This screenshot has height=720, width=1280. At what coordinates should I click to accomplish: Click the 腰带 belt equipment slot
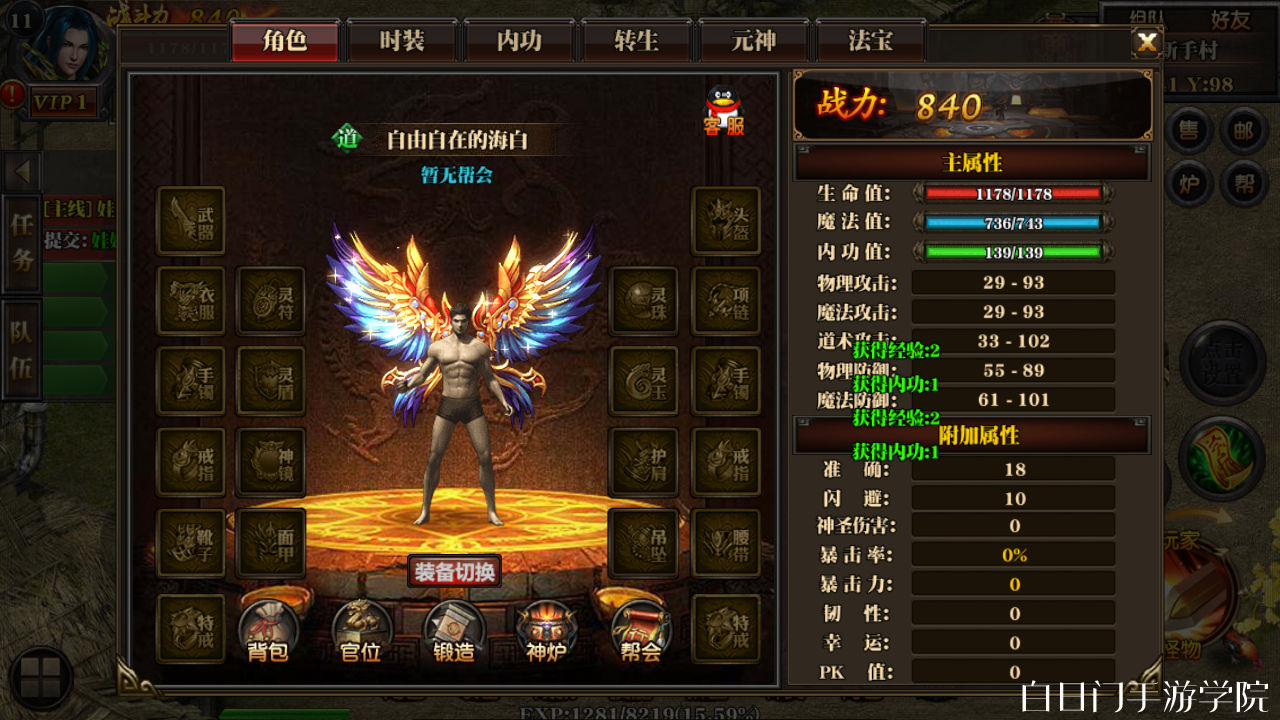[x=726, y=543]
